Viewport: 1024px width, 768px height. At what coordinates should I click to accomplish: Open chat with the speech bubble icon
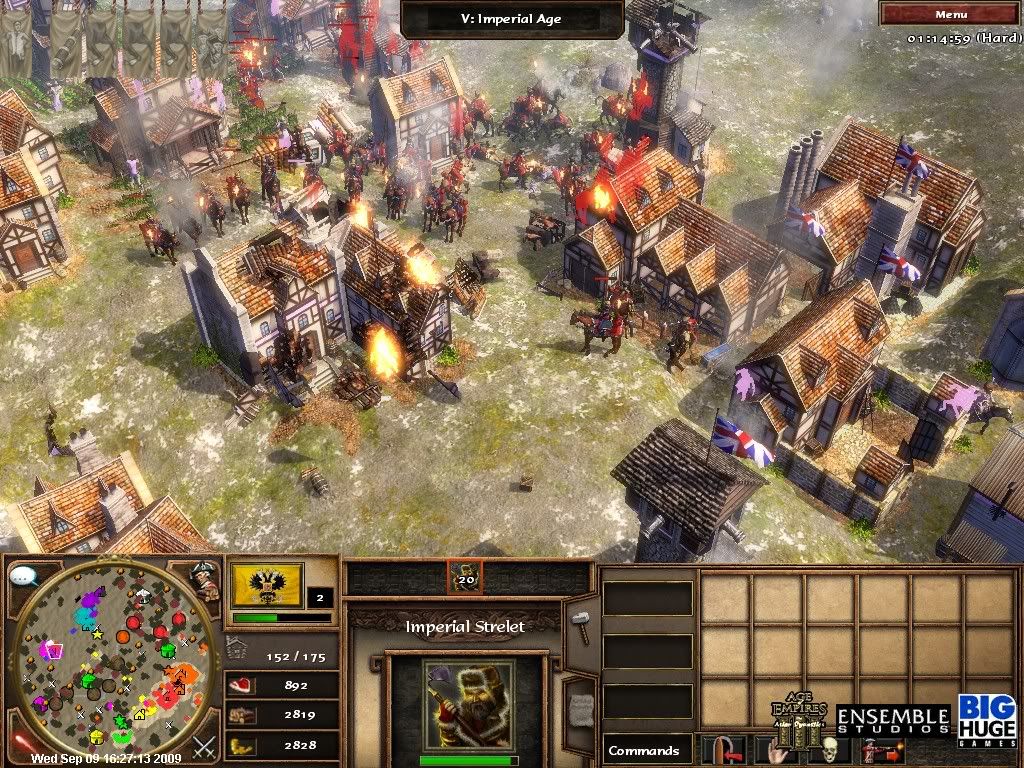pyautogui.click(x=24, y=578)
